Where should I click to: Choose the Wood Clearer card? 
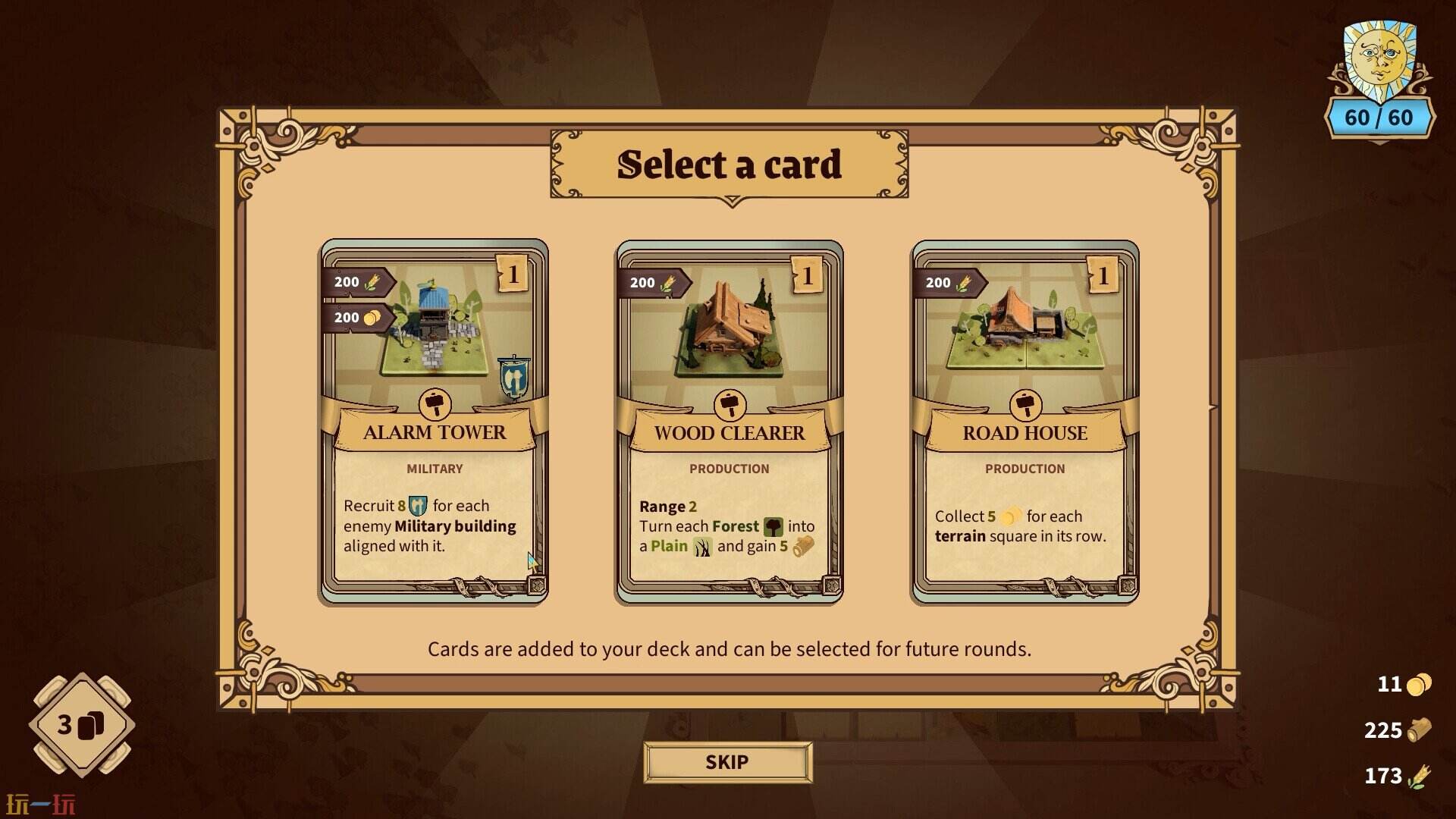tap(729, 422)
